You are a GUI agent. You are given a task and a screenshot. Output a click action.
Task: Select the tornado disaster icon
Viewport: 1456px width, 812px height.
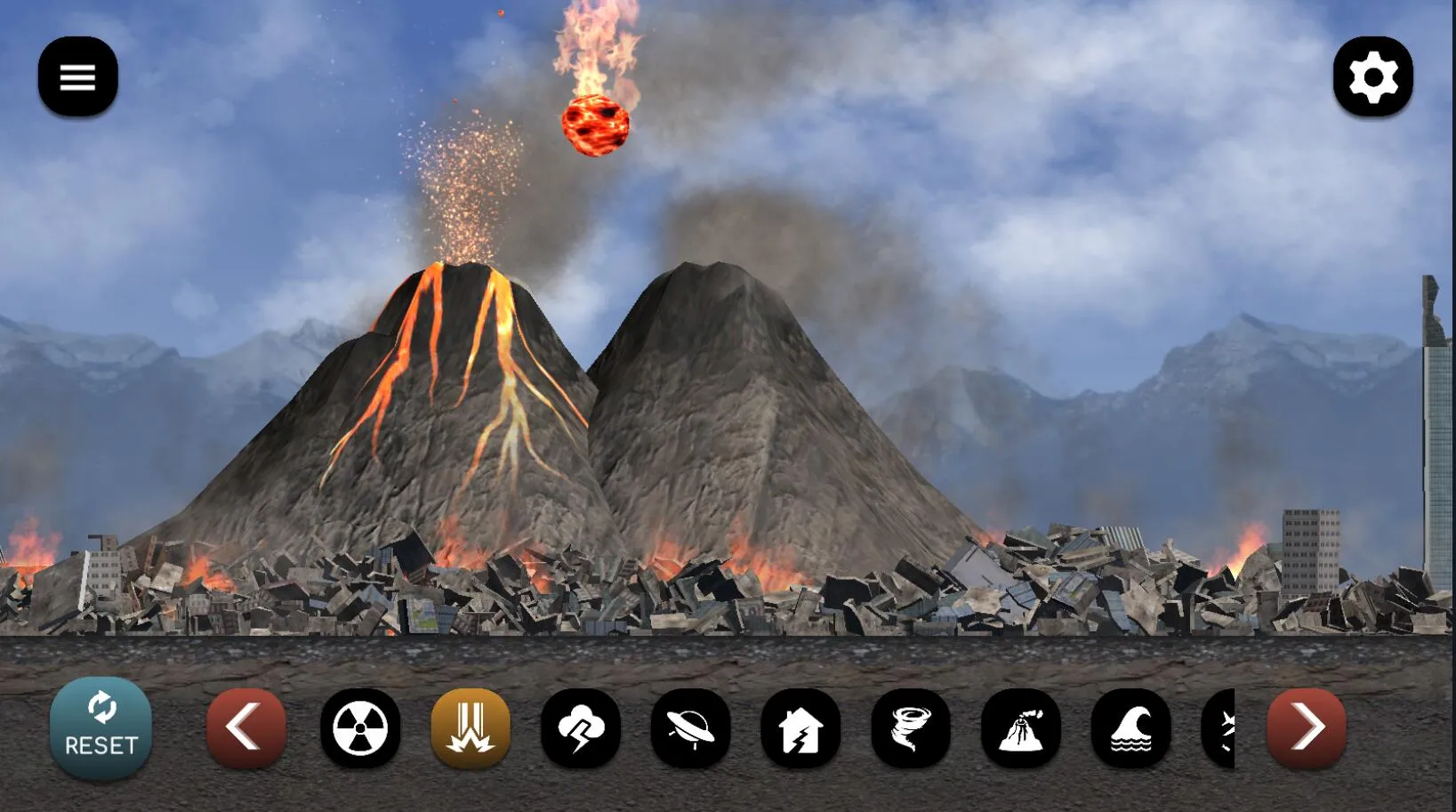pos(911,728)
